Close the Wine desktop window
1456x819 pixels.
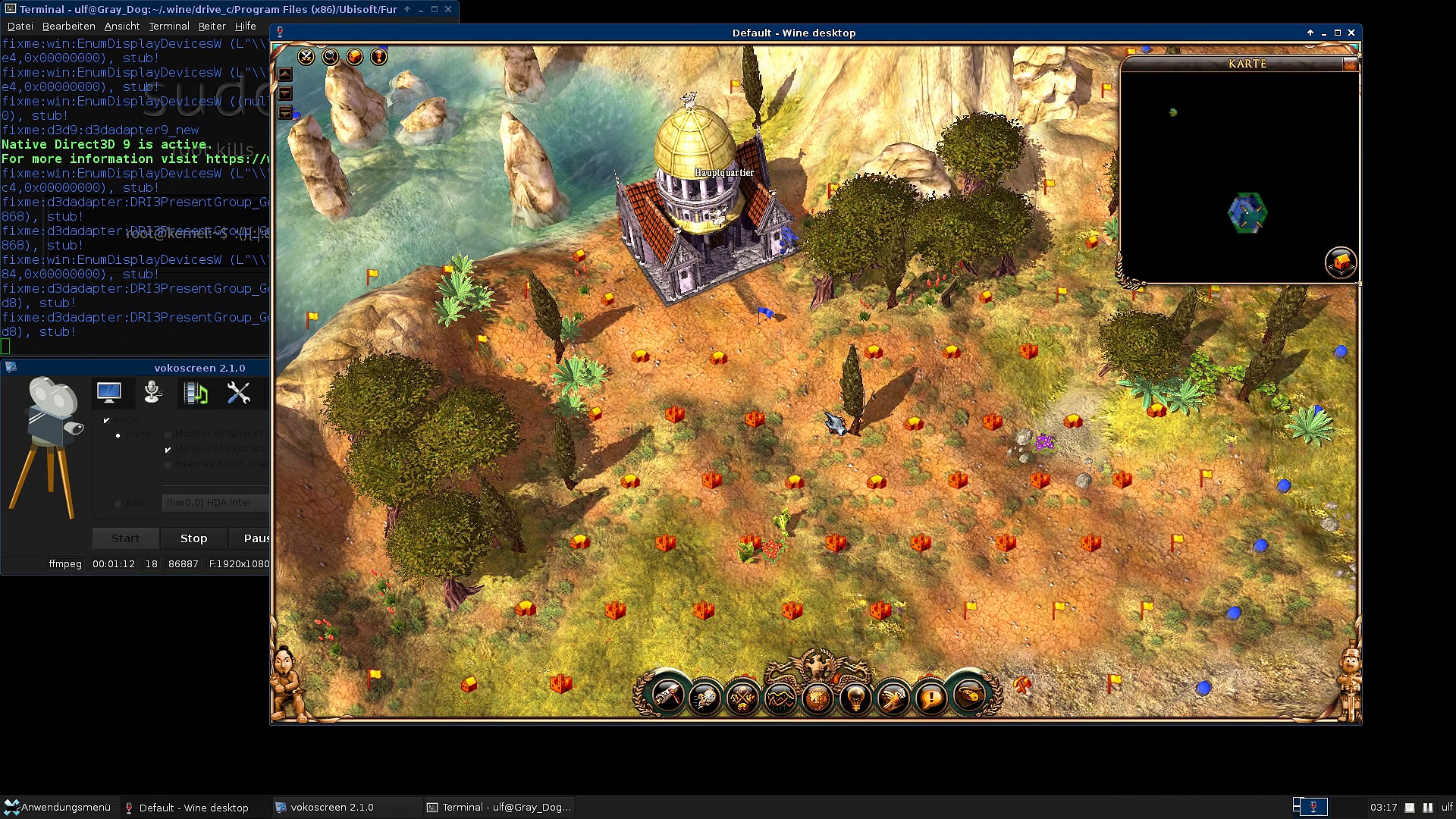click(x=1351, y=33)
